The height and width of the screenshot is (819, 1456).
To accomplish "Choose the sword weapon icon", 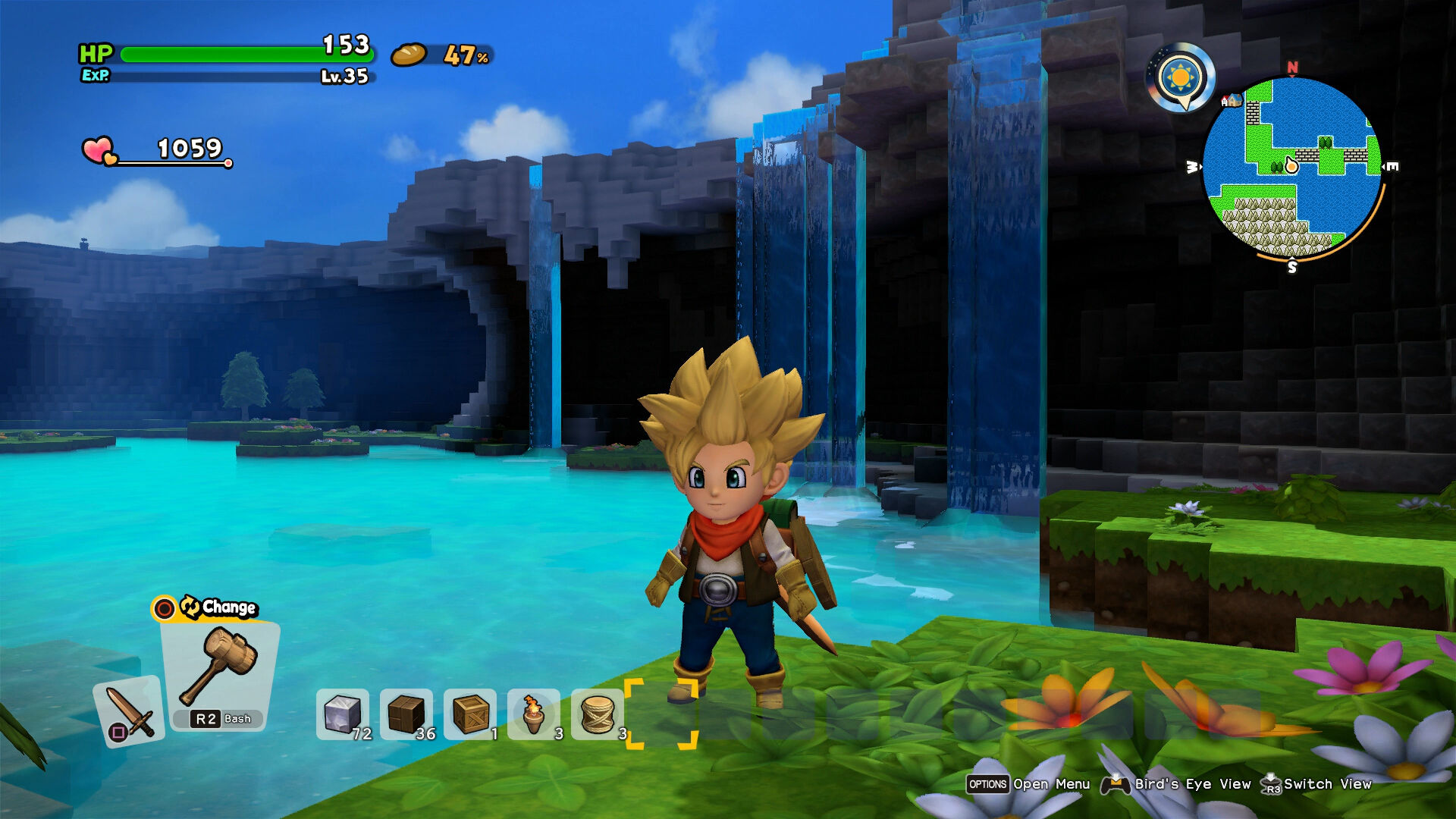I will coord(130,711).
